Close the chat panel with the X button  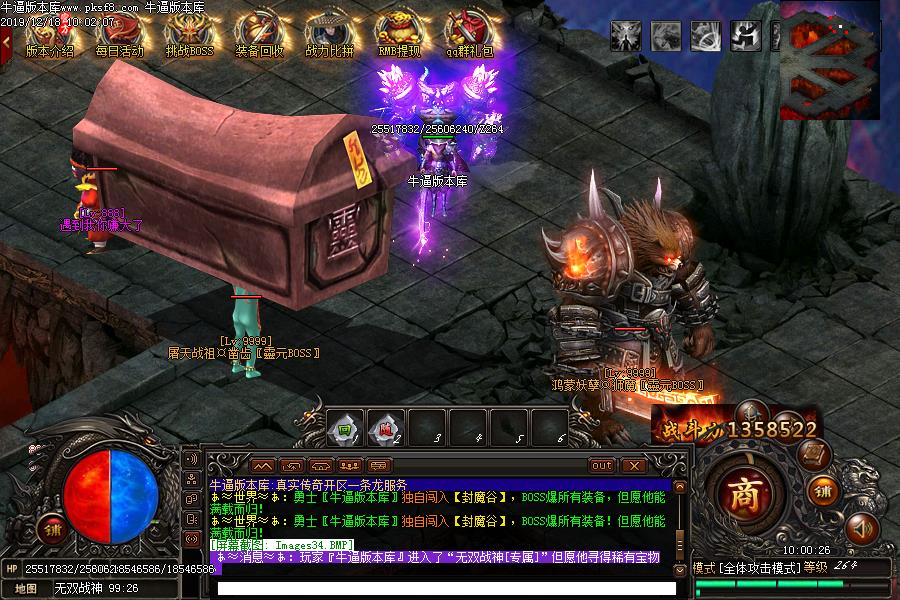point(633,465)
